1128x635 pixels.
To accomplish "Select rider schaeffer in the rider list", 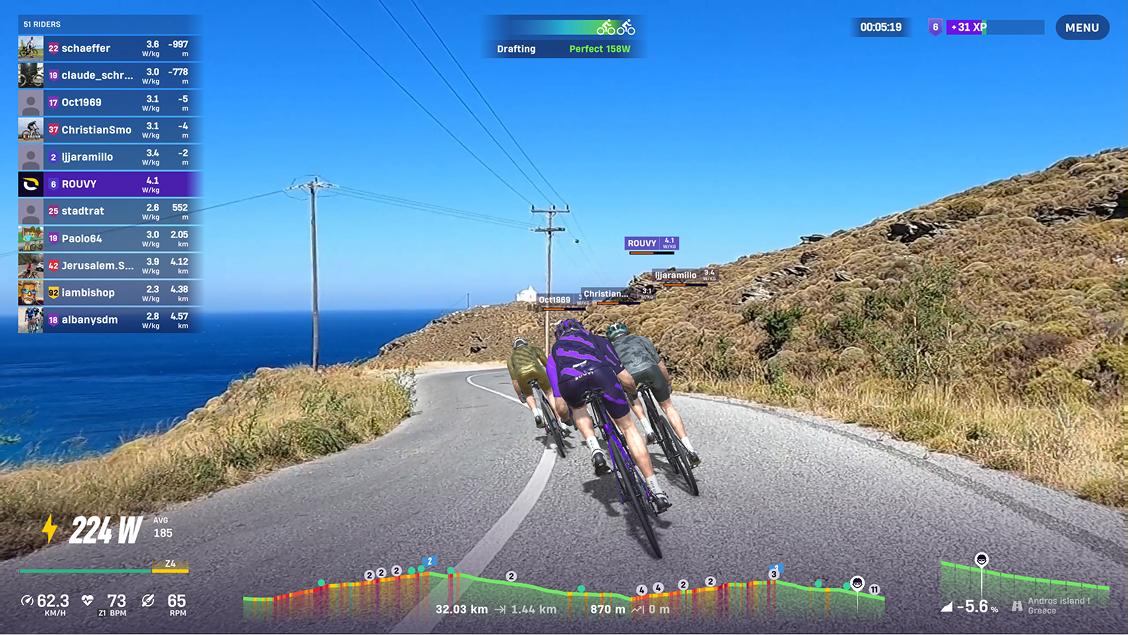I will (110, 48).
